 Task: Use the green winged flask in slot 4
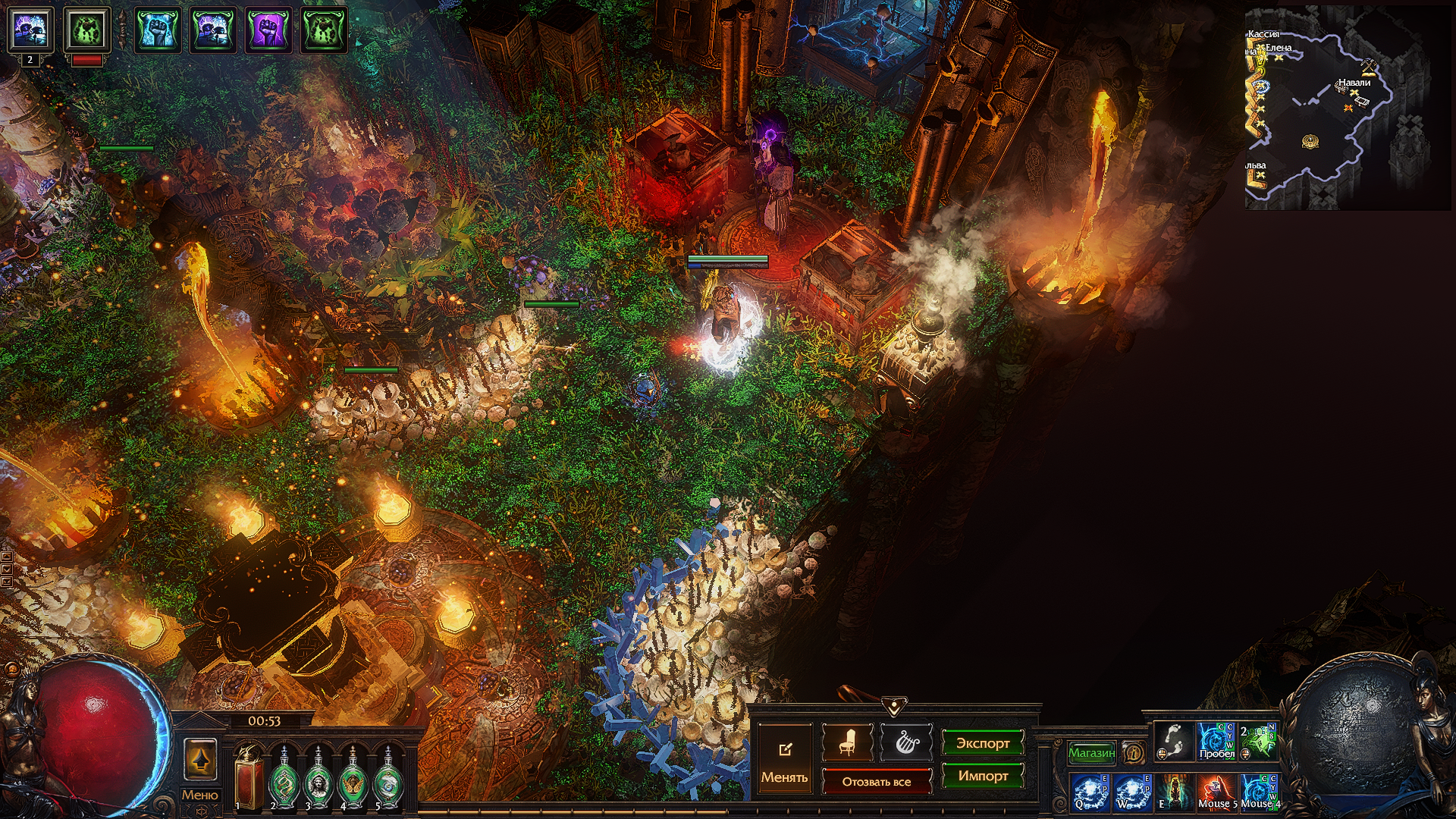click(352, 779)
